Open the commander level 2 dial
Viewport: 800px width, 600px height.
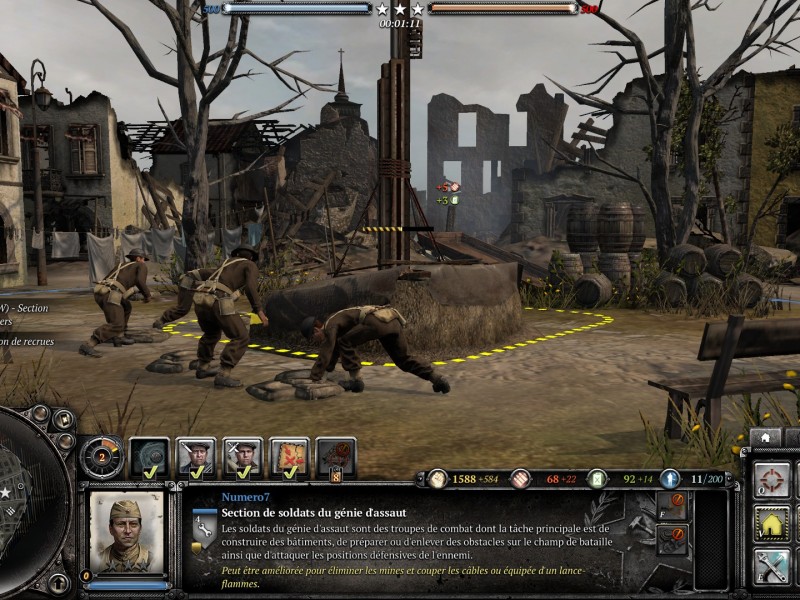[x=100, y=457]
